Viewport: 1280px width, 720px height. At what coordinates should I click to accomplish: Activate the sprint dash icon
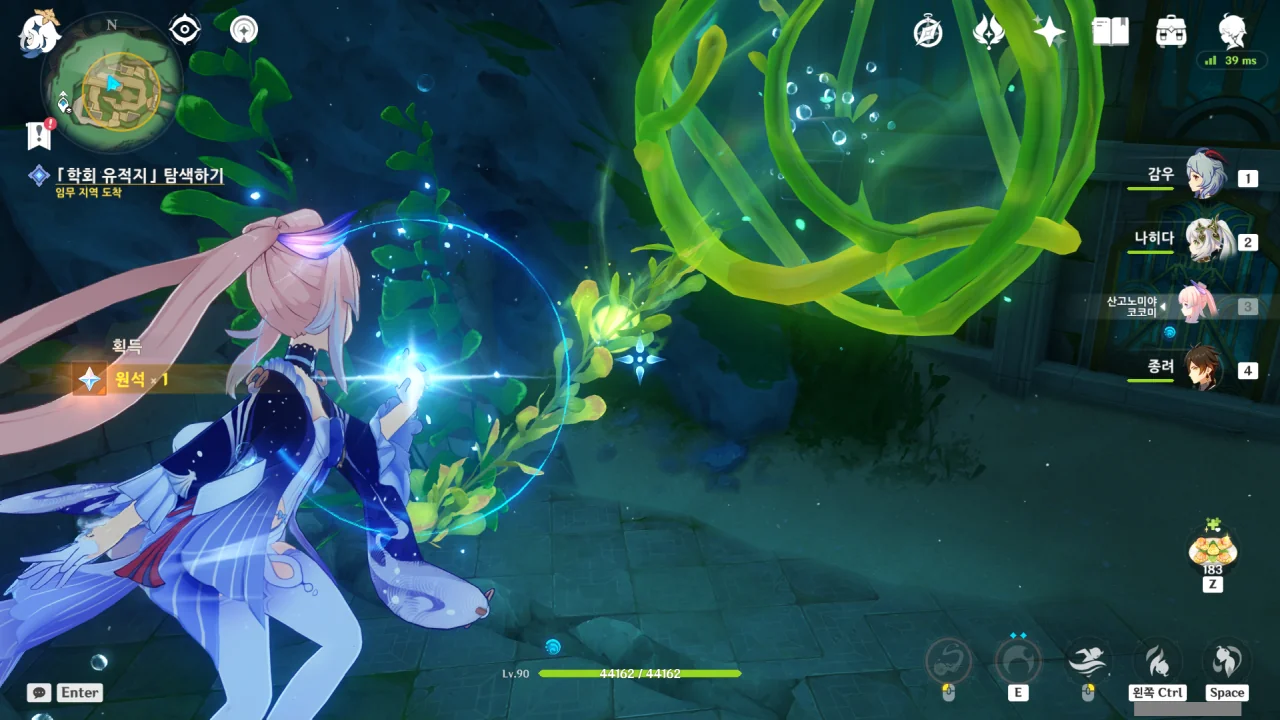pyautogui.click(x=1088, y=660)
